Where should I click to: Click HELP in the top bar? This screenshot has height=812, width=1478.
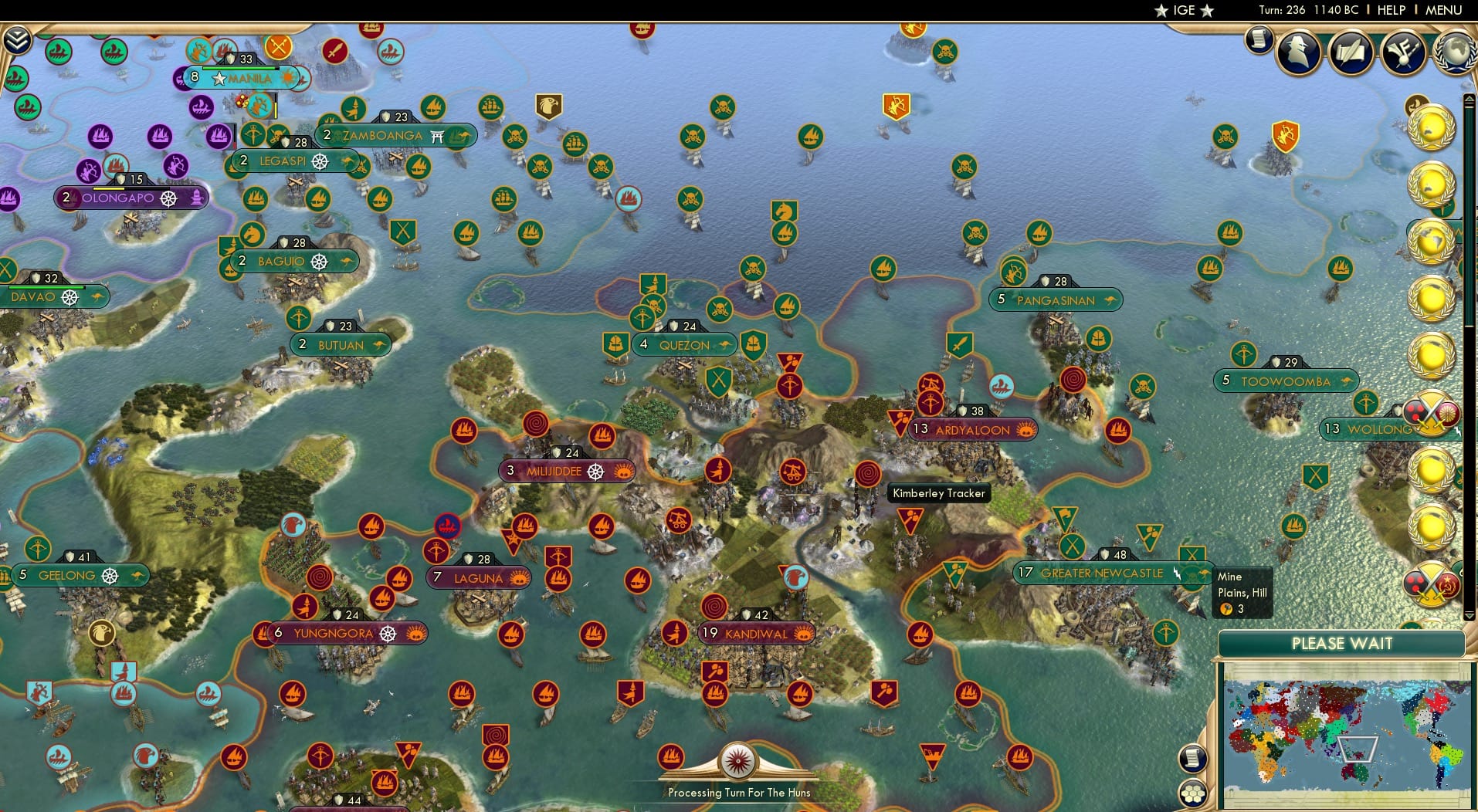point(1390,10)
